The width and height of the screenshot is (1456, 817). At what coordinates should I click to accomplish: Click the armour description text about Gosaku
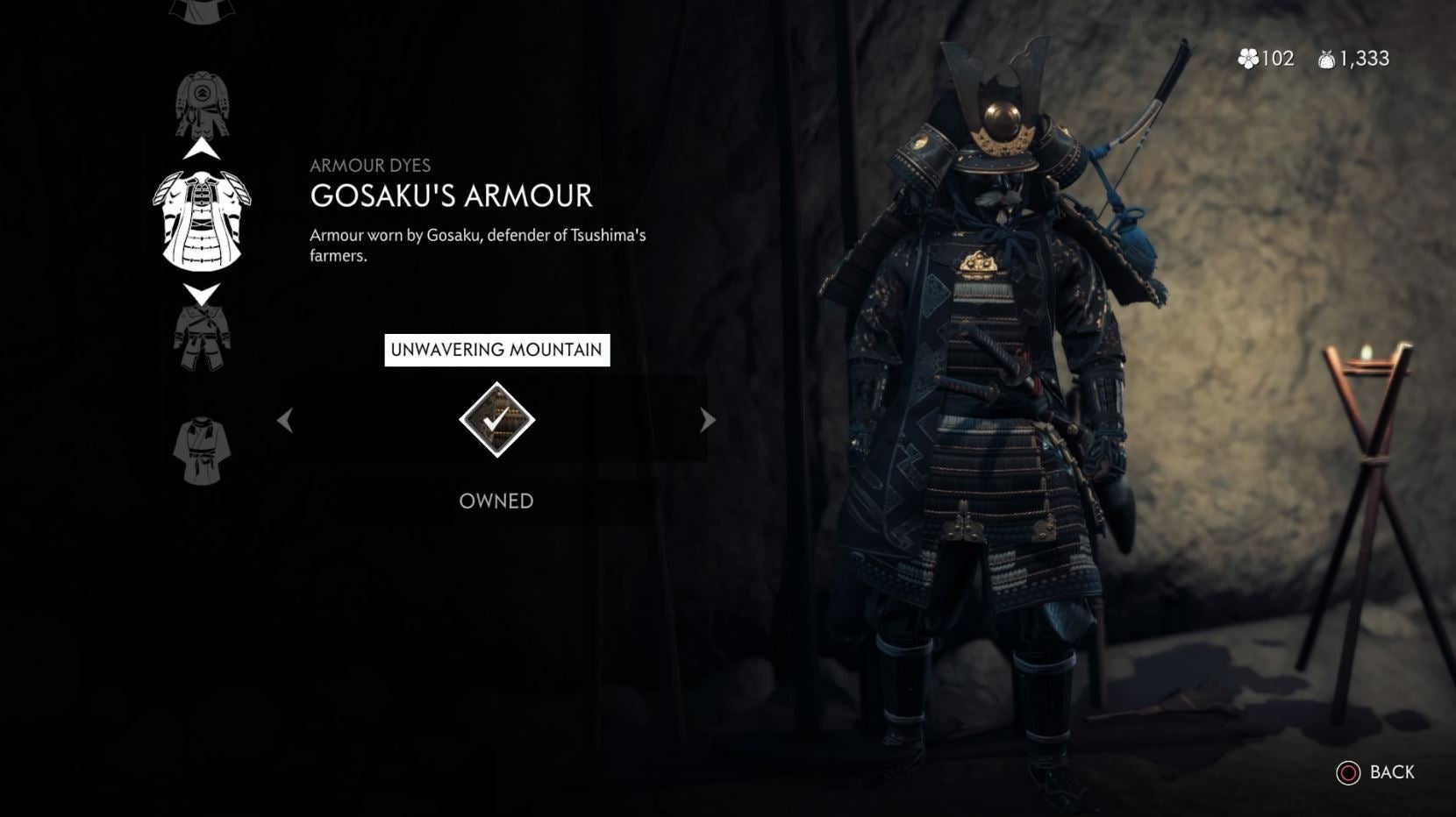click(478, 245)
